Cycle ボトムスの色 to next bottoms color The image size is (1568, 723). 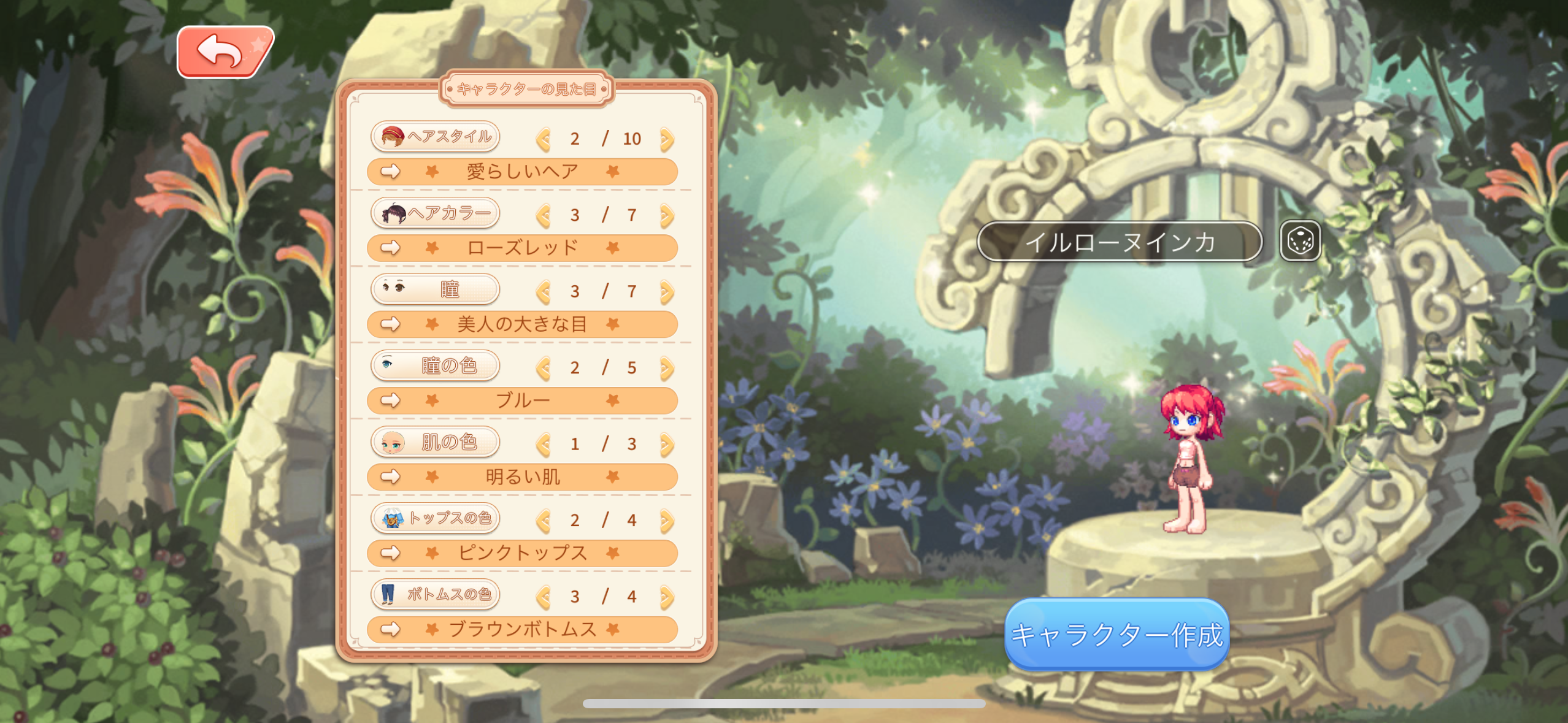pyautogui.click(x=667, y=597)
